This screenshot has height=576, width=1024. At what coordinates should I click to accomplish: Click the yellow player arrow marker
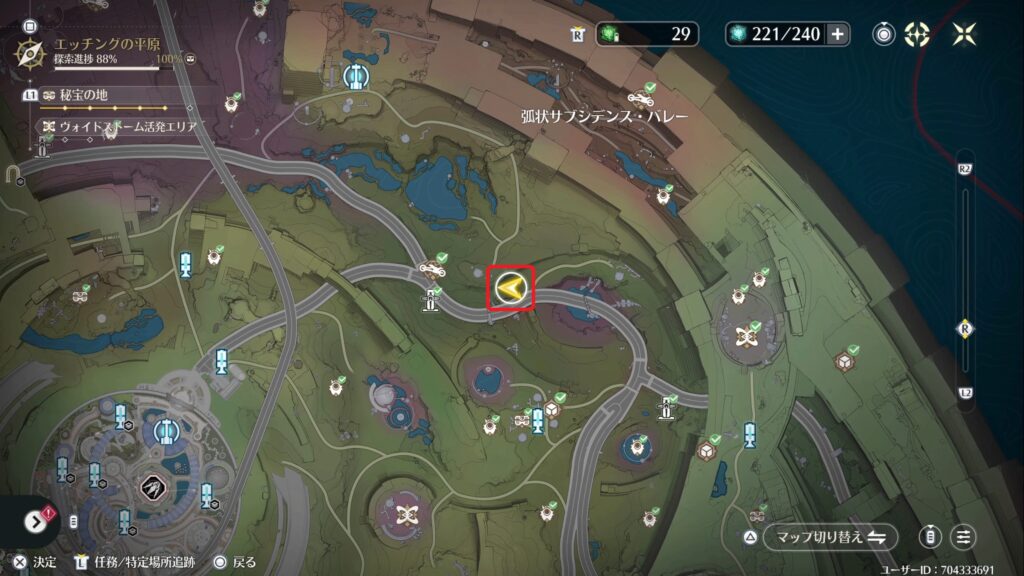point(511,289)
